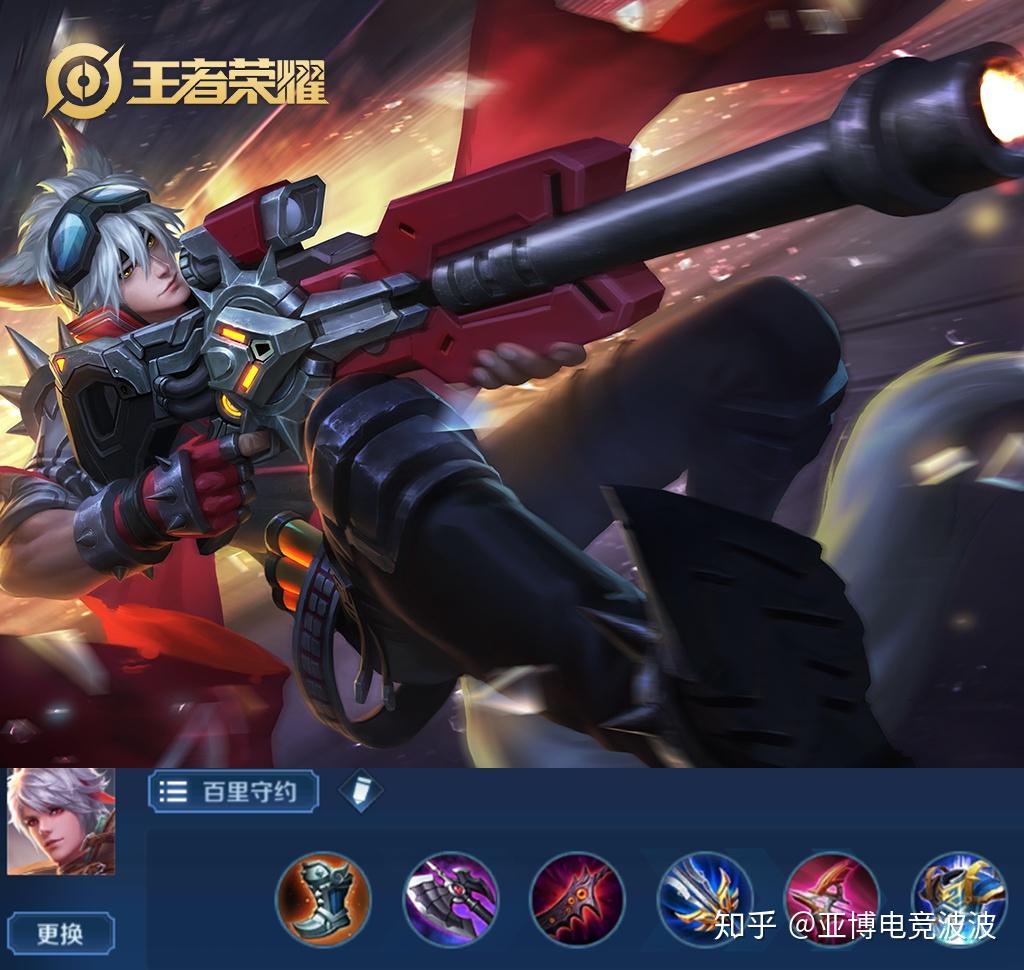Viewport: 1024px width, 970px height.
Task: Select the armored boots item
Action: [323, 898]
